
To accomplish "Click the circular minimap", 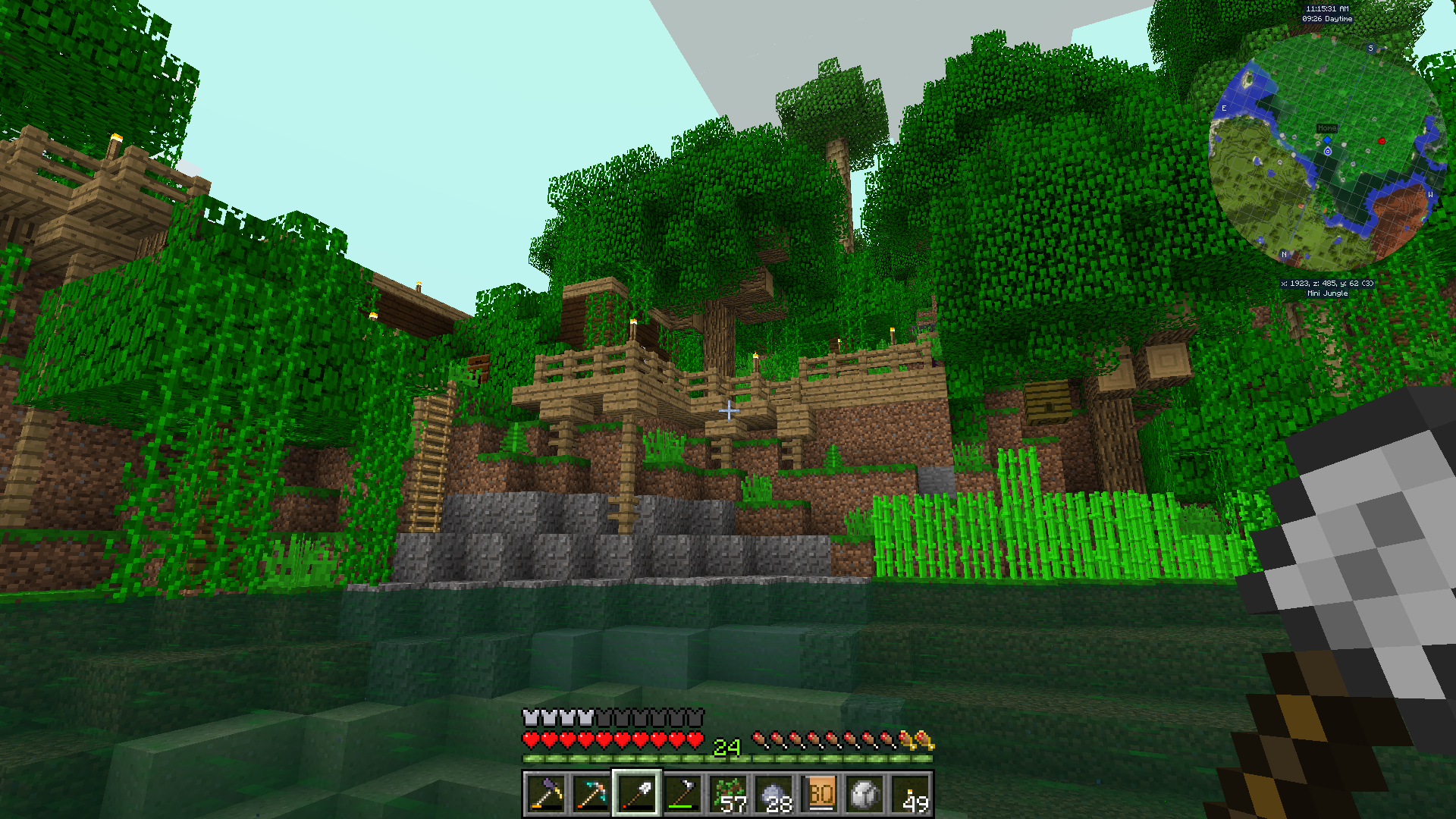I will tap(1327, 152).
